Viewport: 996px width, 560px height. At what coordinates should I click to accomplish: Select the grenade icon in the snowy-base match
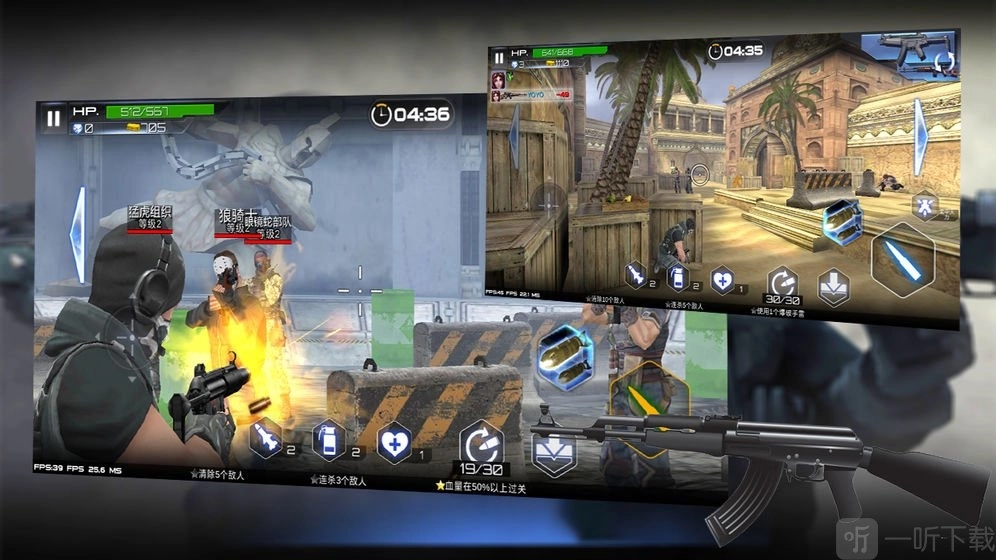[x=330, y=440]
